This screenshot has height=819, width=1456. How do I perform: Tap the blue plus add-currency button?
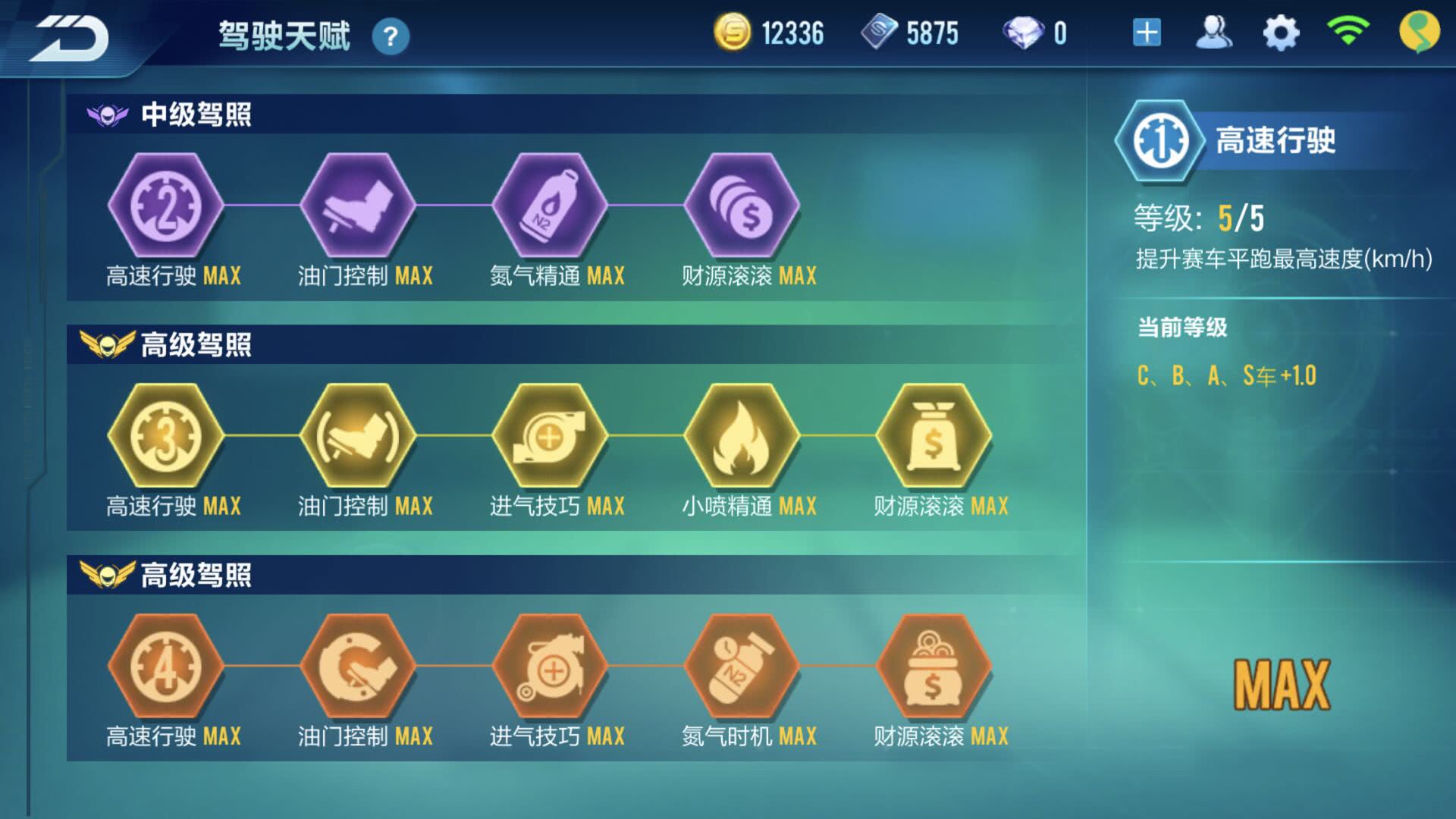(x=1147, y=33)
